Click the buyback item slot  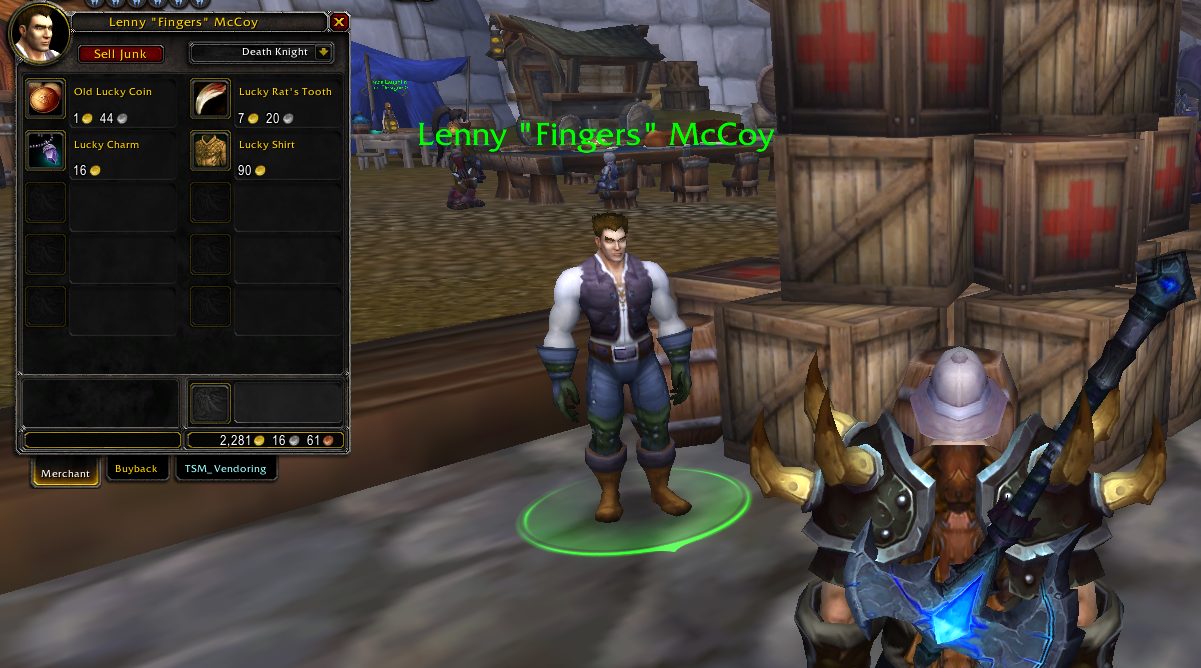(x=211, y=404)
